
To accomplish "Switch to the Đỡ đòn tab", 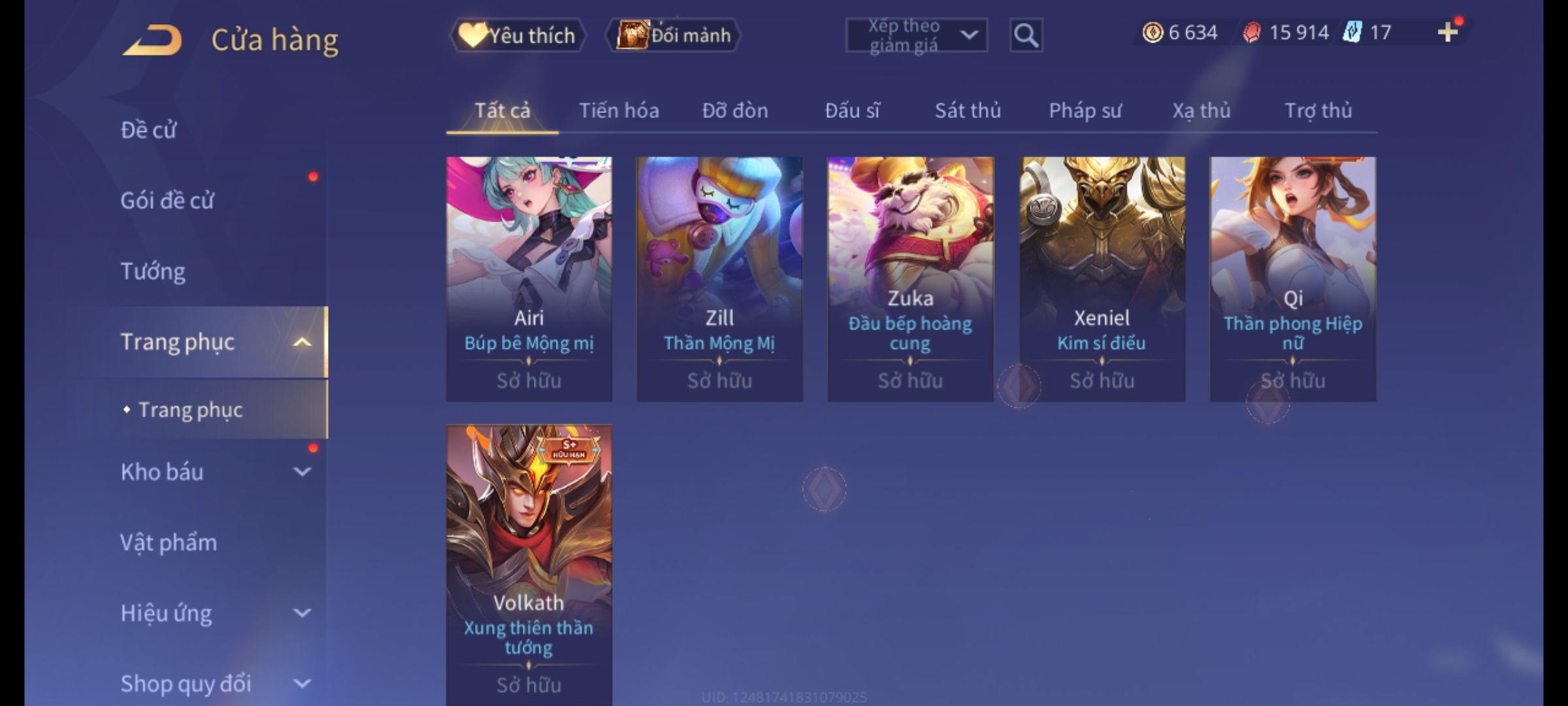I will tap(735, 110).
